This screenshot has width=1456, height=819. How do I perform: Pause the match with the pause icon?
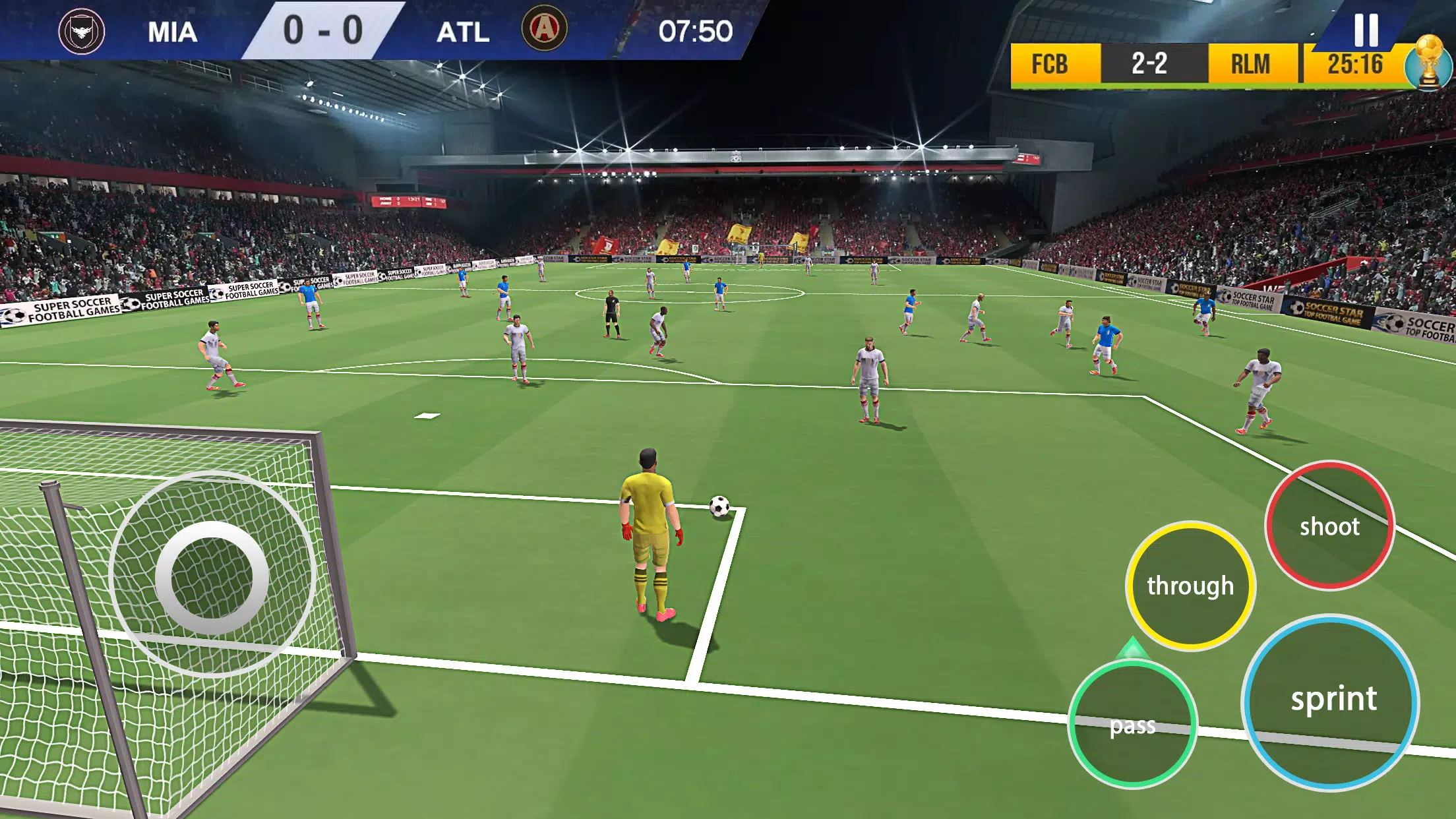[x=1366, y=30]
